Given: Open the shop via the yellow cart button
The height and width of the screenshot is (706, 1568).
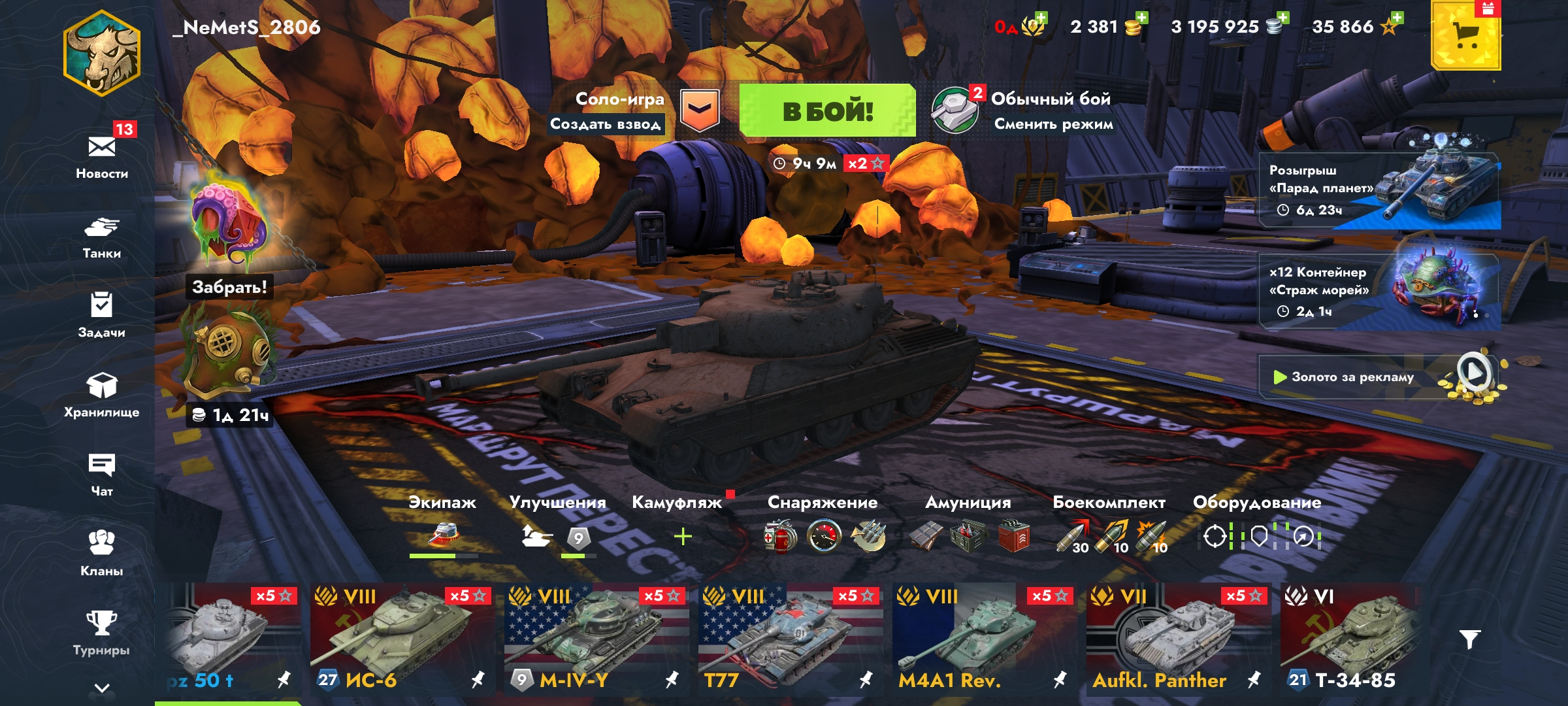Looking at the screenshot, I should tap(1465, 36).
